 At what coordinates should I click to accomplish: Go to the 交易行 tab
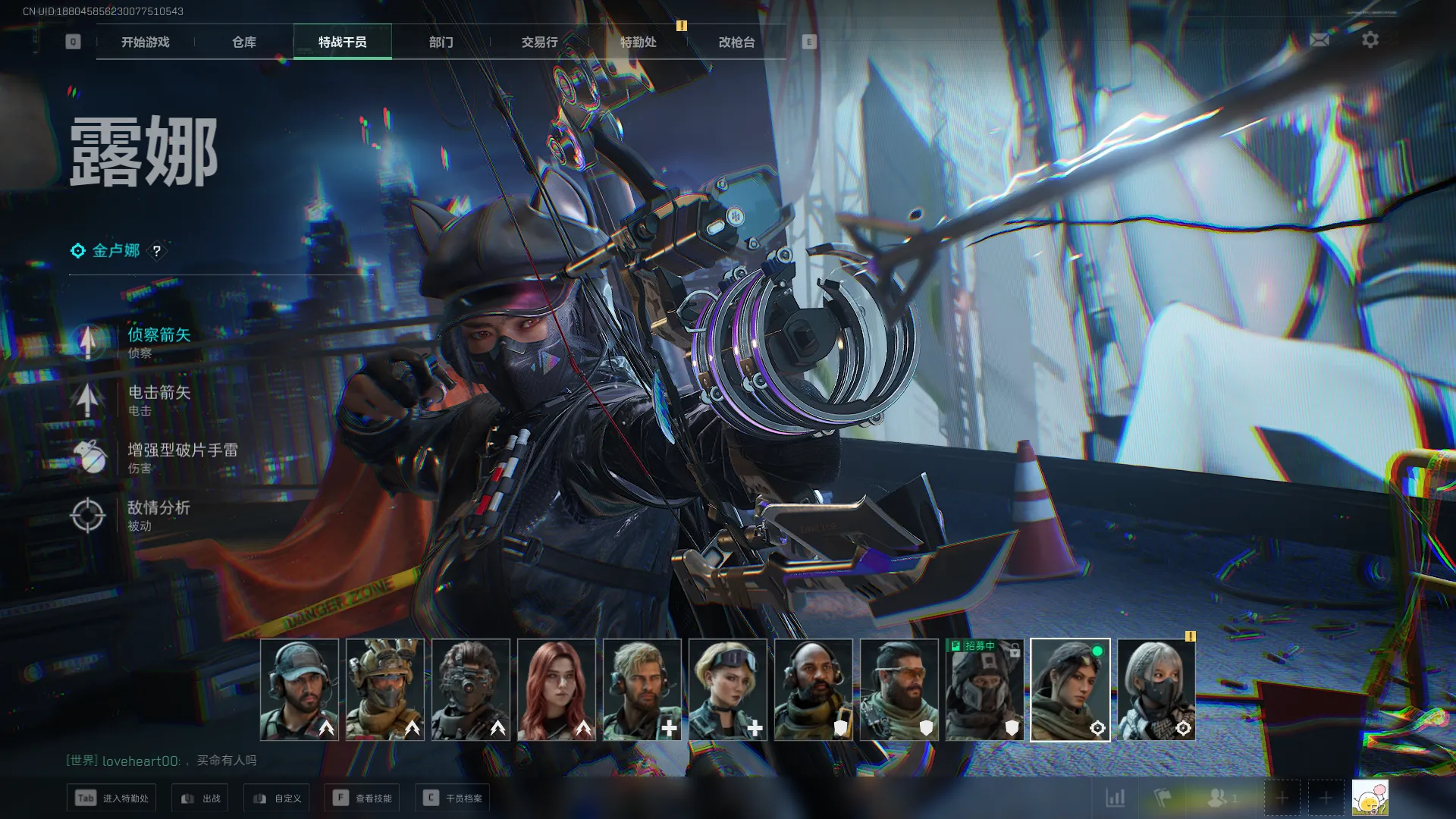[x=539, y=42]
